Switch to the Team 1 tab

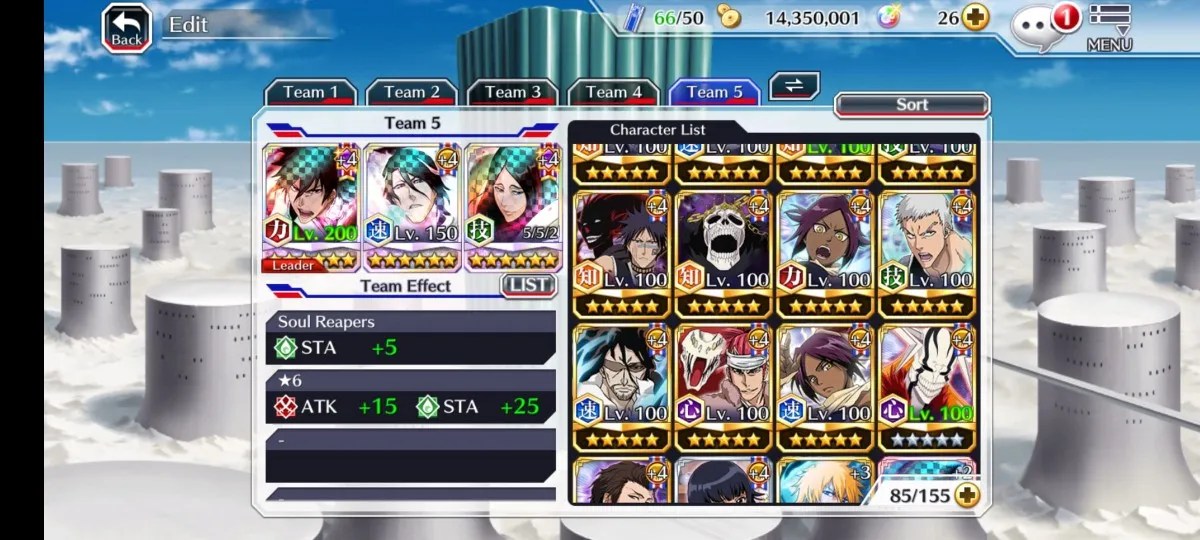point(310,92)
